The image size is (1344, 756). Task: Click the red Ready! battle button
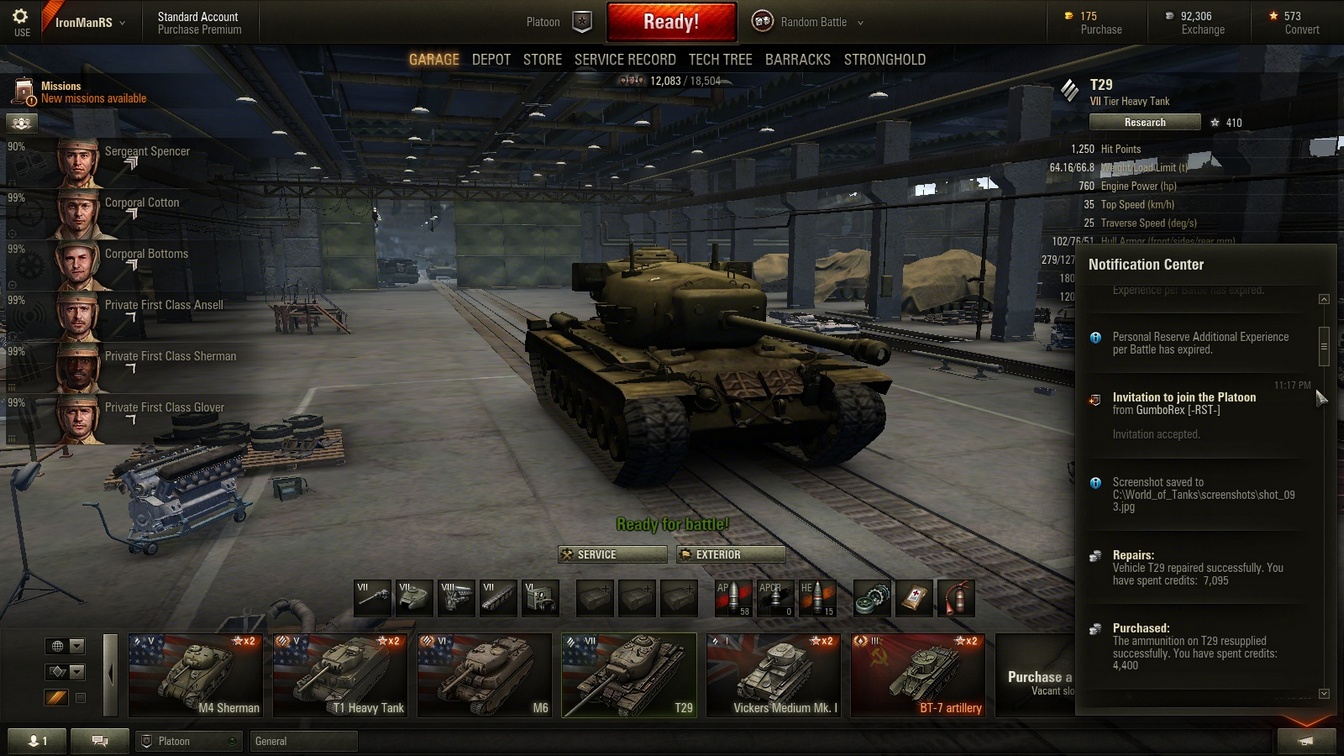coord(671,22)
